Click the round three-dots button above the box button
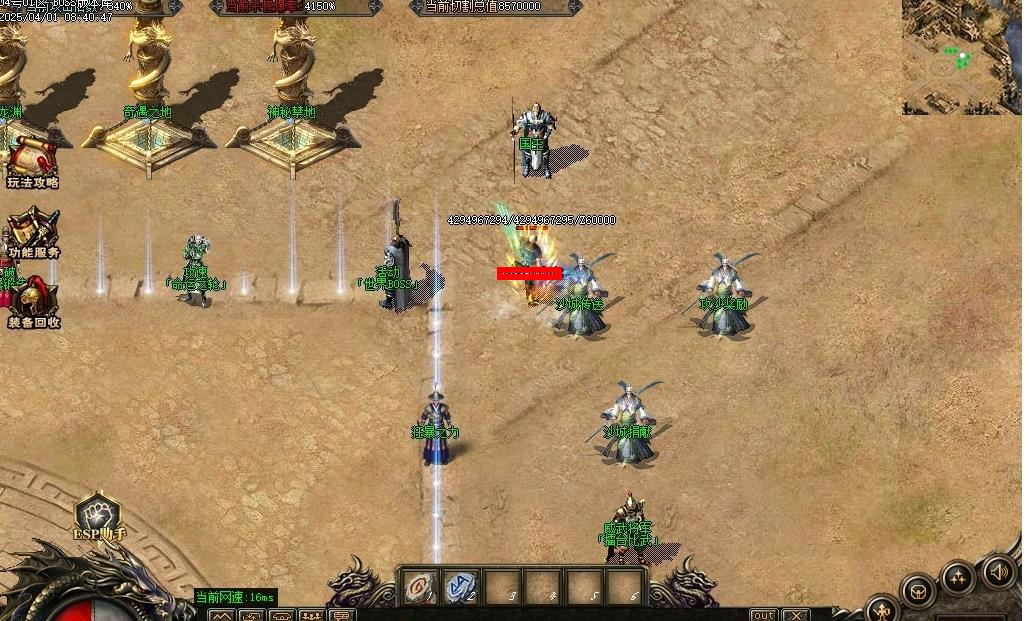1029x621 pixels. (957, 577)
